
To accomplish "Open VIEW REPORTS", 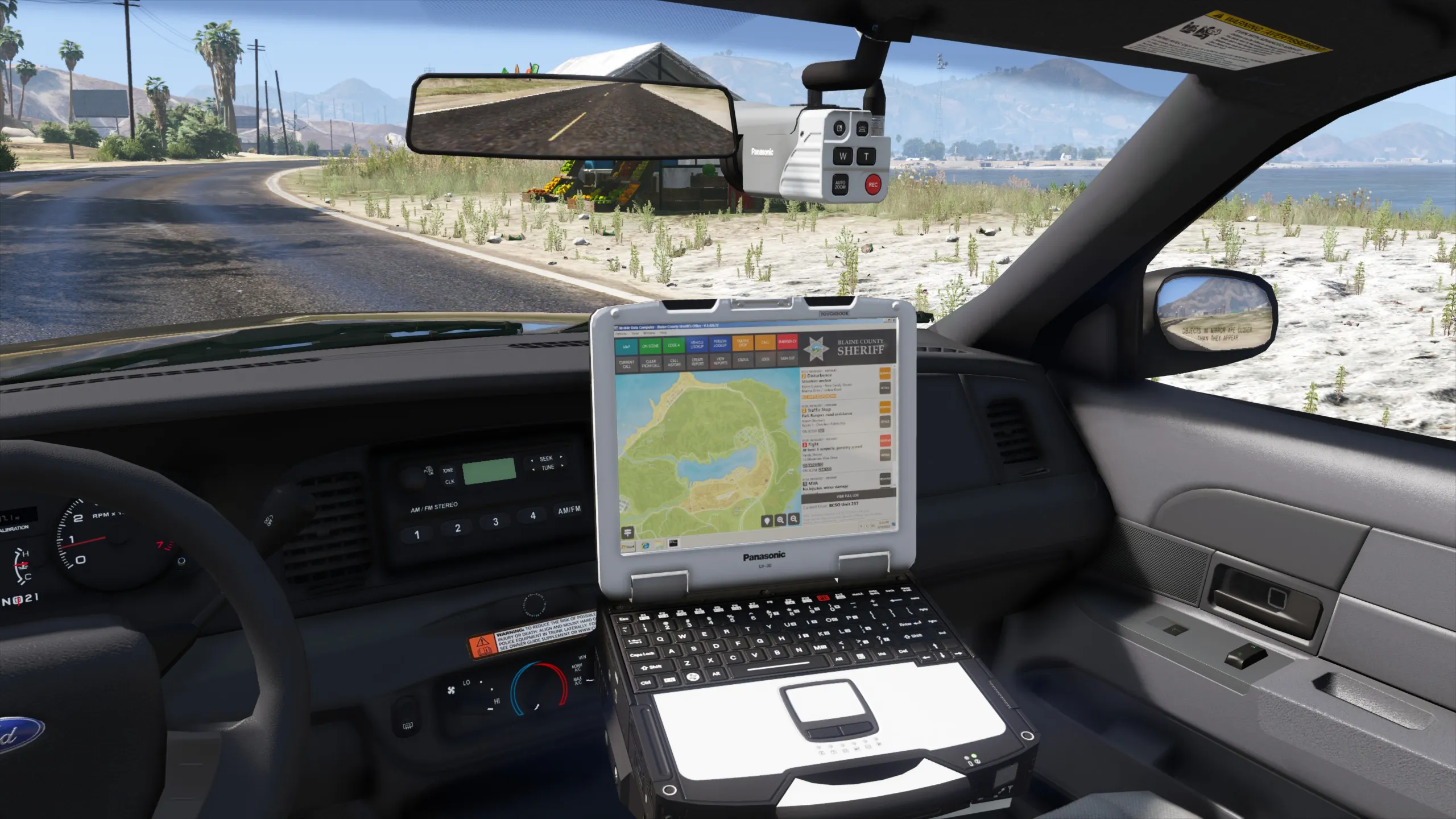I will tap(720, 361).
